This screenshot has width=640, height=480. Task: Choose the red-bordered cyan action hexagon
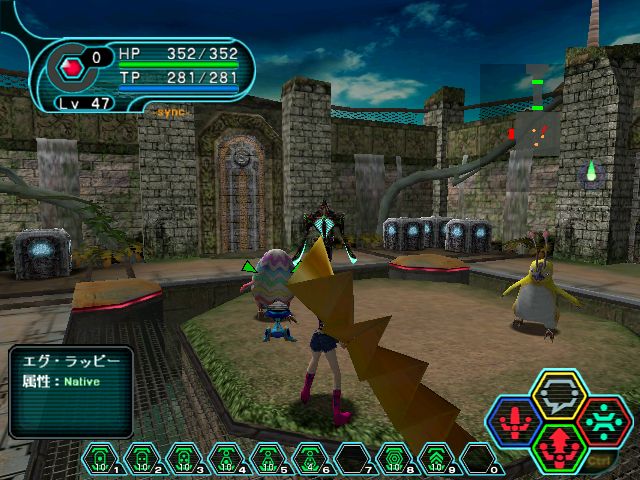coord(602,420)
